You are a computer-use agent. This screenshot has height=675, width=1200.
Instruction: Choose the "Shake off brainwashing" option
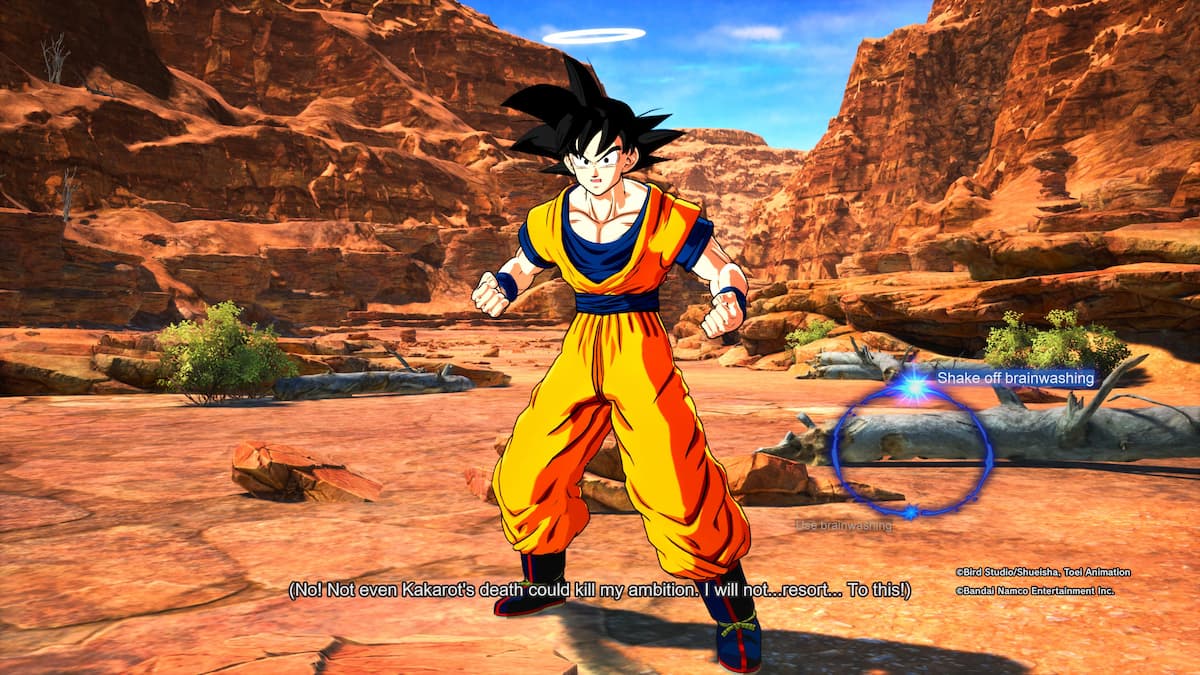pyautogui.click(x=1013, y=379)
